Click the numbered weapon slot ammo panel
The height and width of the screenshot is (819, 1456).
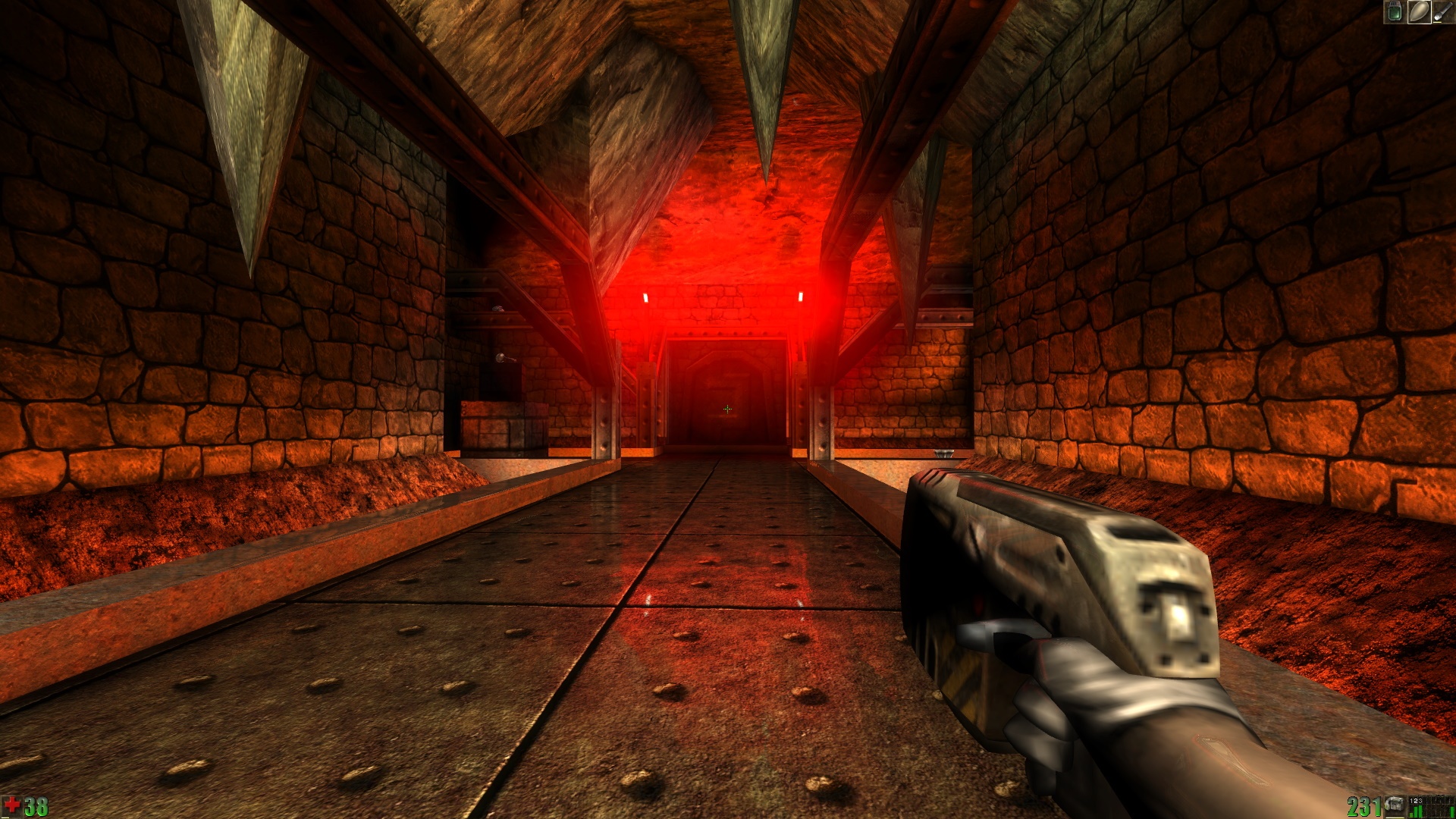click(x=1430, y=805)
